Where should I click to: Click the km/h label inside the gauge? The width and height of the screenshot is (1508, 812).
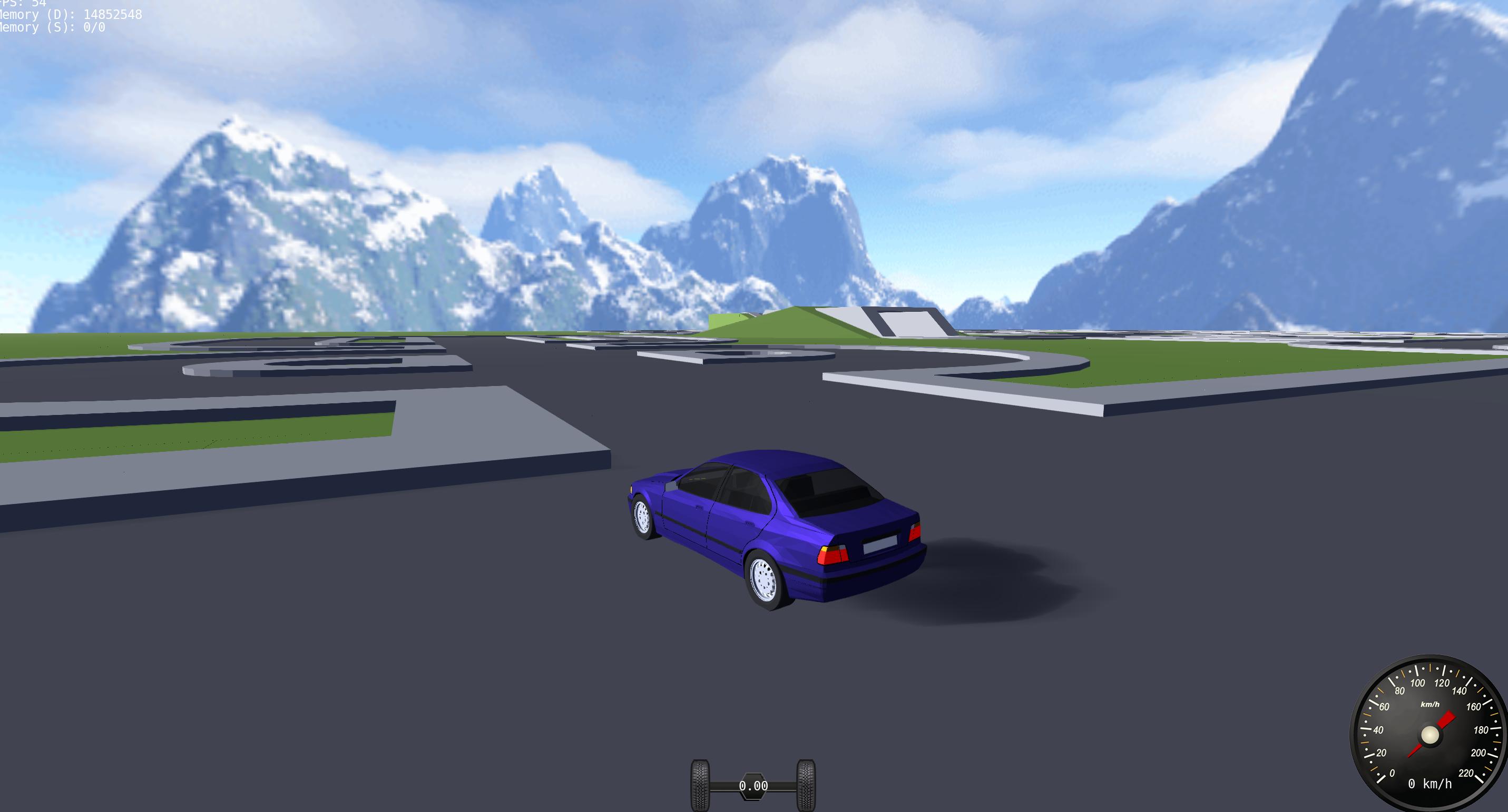tap(1430, 704)
